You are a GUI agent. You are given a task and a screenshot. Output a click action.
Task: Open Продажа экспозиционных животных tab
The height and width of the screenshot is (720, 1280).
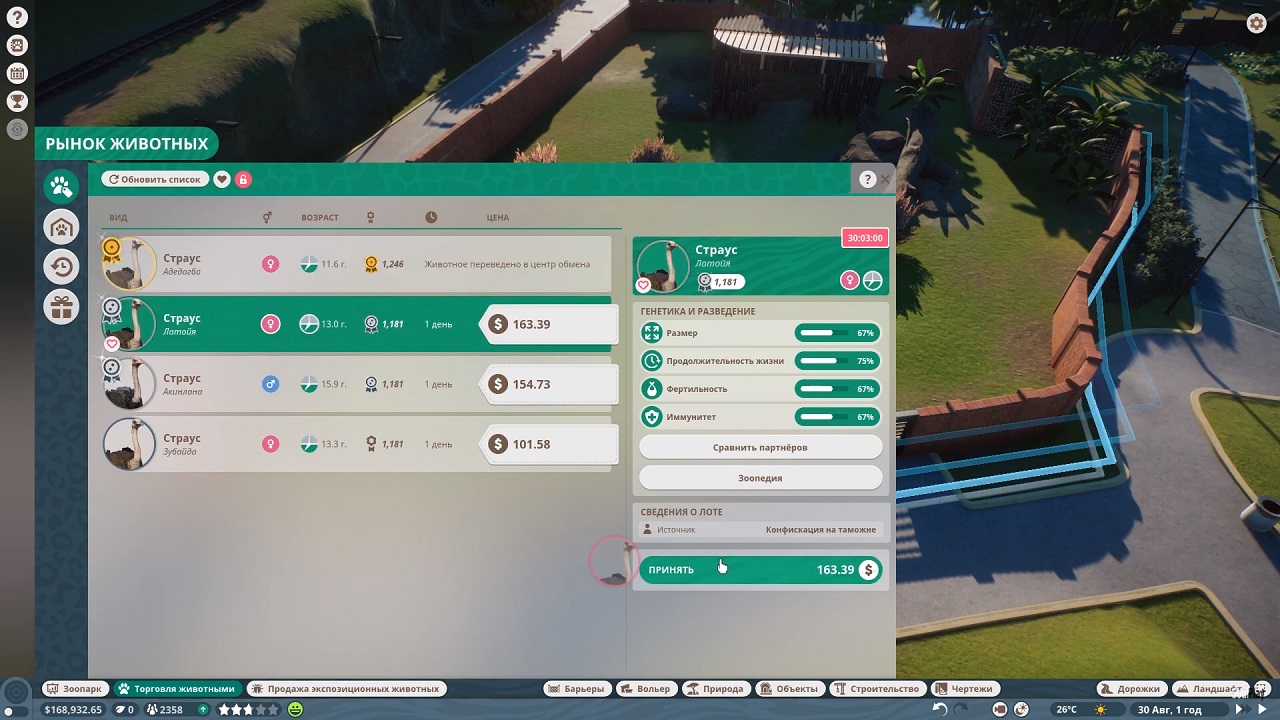coord(345,689)
